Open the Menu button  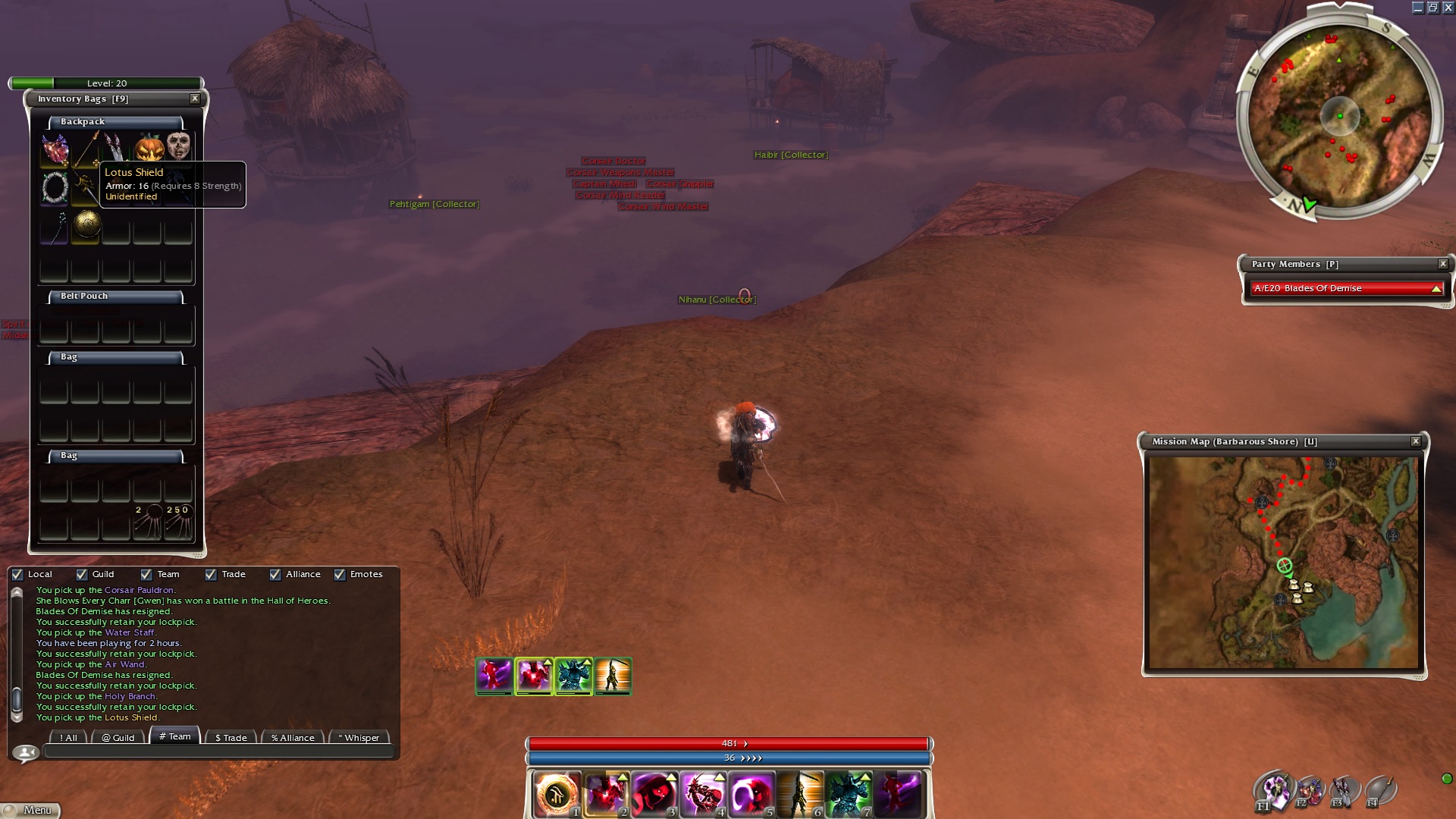click(x=30, y=810)
